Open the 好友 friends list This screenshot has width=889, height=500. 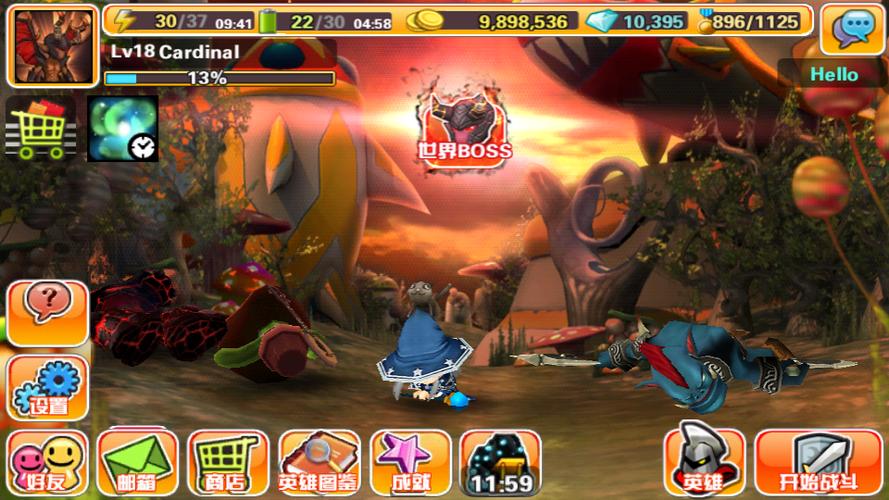(x=46, y=463)
